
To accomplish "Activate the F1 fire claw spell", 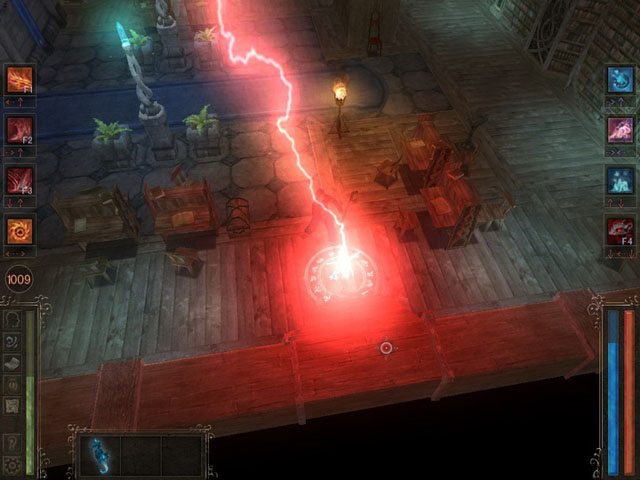I will click(x=19, y=79).
